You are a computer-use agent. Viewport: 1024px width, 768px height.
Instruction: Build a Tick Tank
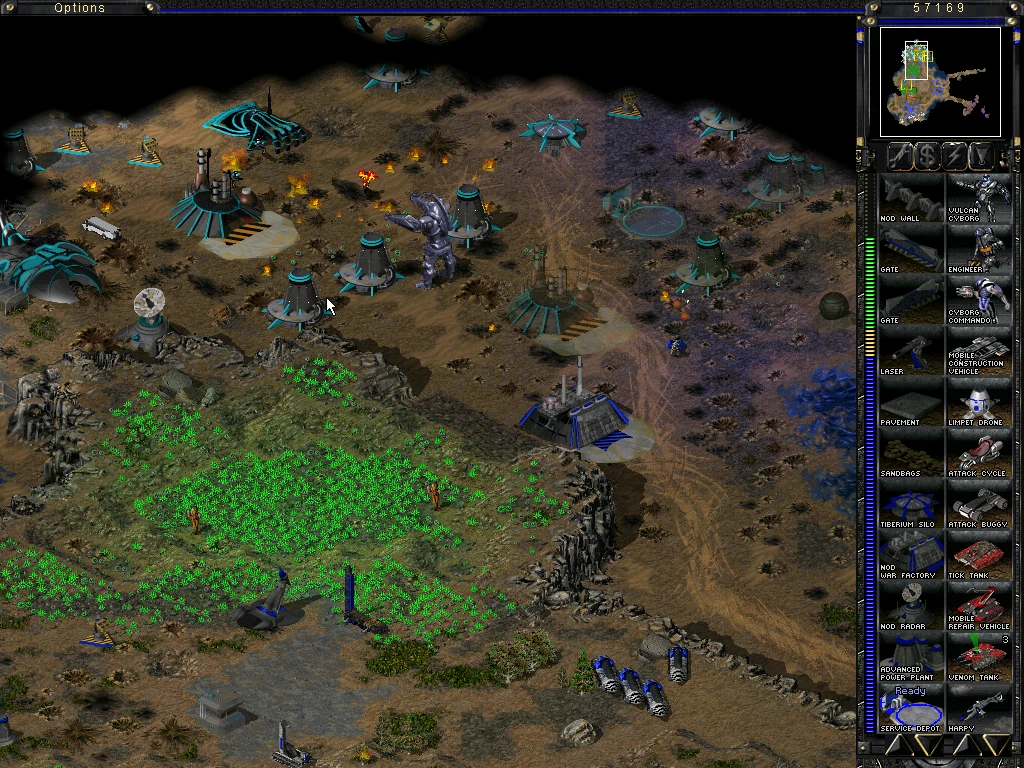(979, 555)
